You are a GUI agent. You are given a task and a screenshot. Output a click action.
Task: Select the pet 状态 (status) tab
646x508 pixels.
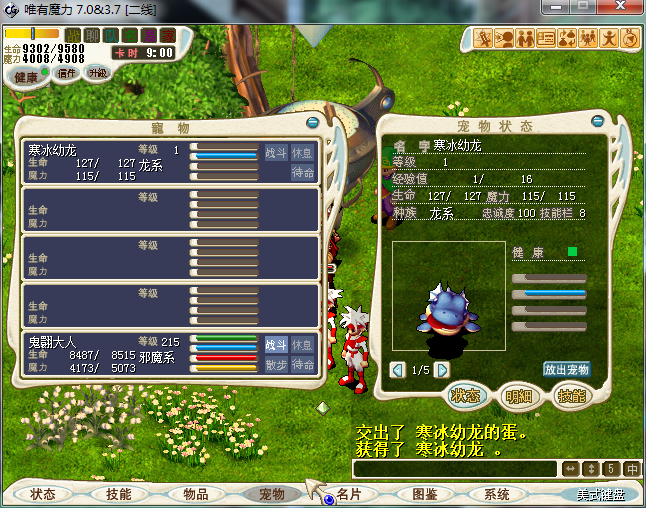(465, 396)
